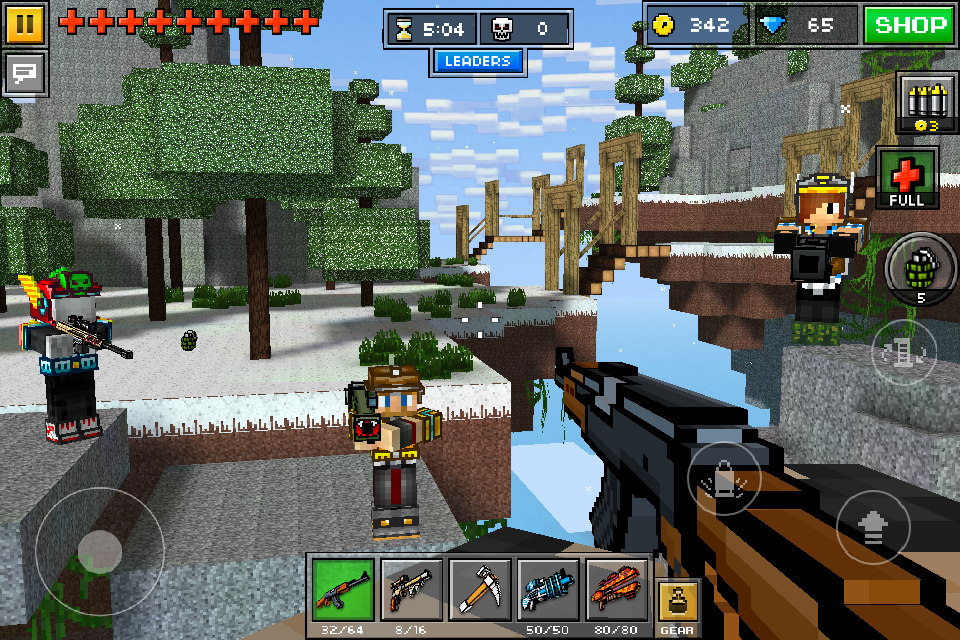Image resolution: width=960 pixels, height=640 pixels.
Task: Tap the red cross health pack button
Action: (x=907, y=178)
